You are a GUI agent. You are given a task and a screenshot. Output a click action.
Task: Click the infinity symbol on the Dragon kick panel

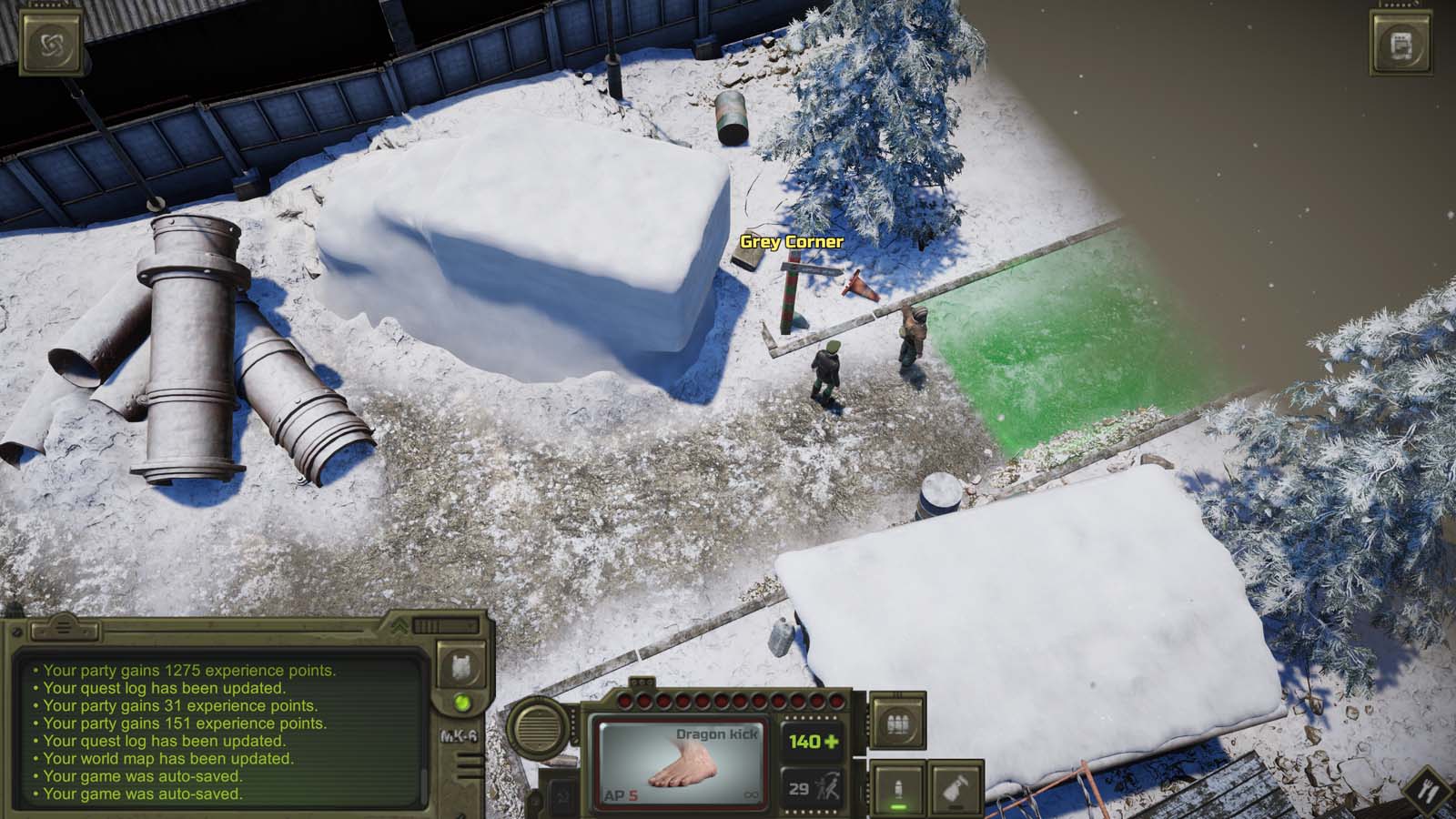[x=751, y=794]
